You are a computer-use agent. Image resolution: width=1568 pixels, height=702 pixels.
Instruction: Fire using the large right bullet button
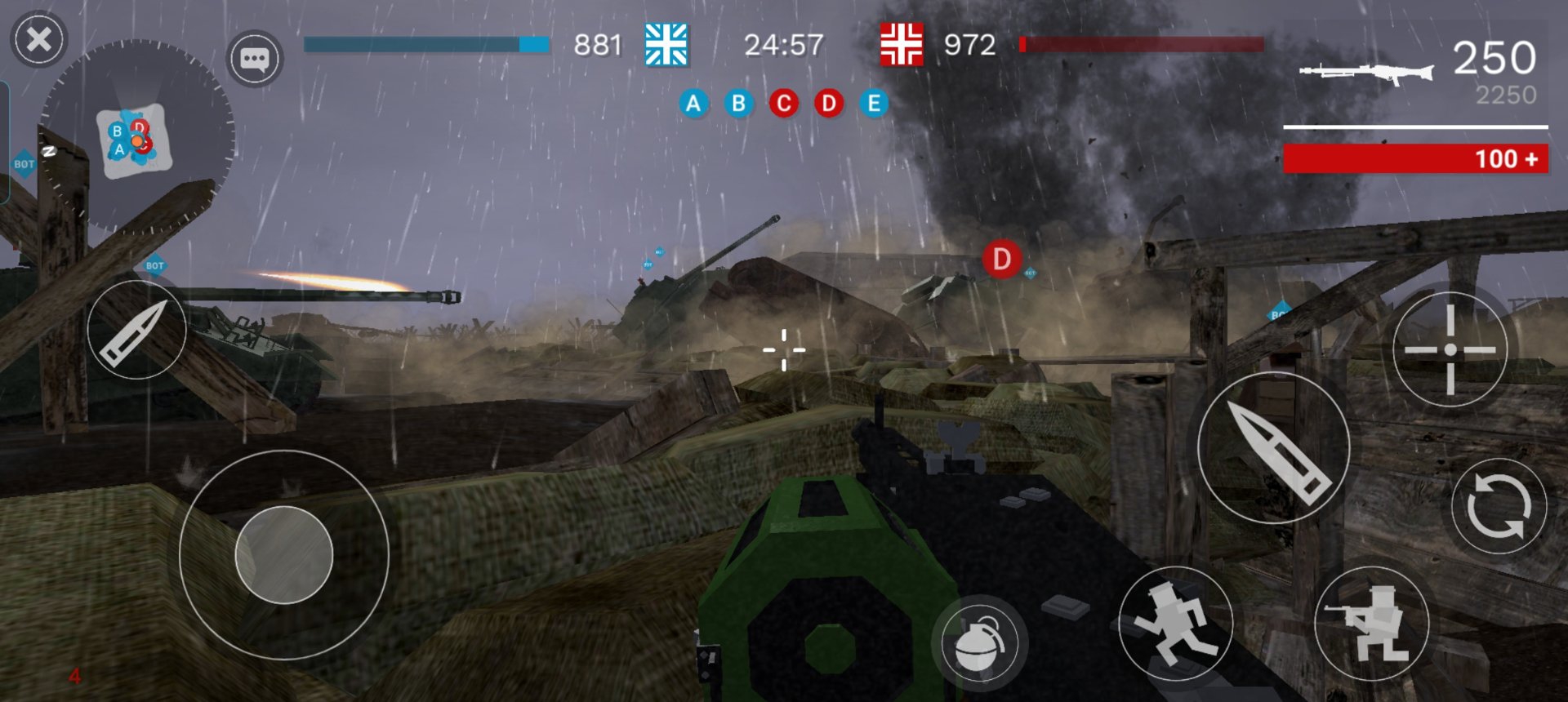pyautogui.click(x=1273, y=447)
